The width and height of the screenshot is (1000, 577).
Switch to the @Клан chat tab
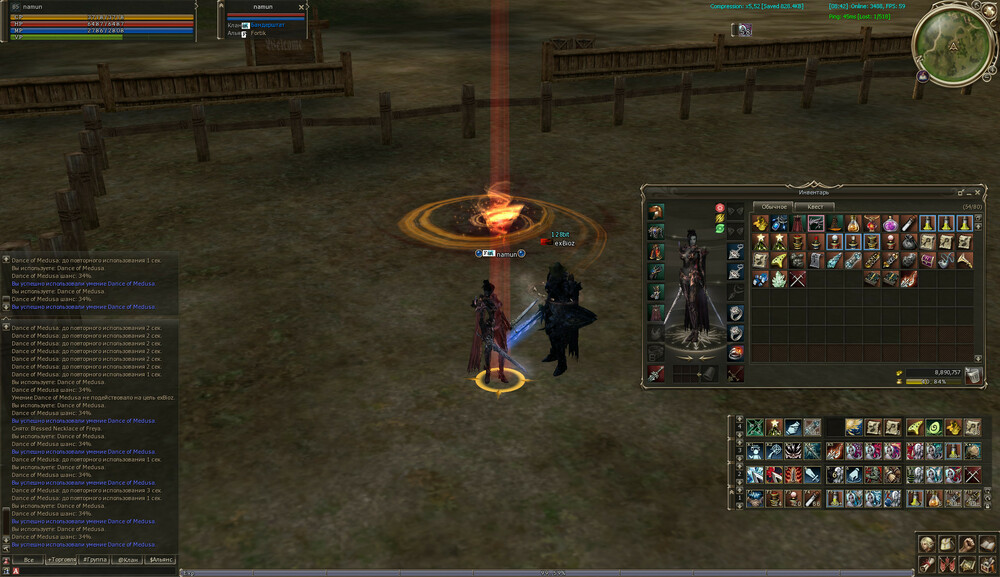[x=127, y=560]
